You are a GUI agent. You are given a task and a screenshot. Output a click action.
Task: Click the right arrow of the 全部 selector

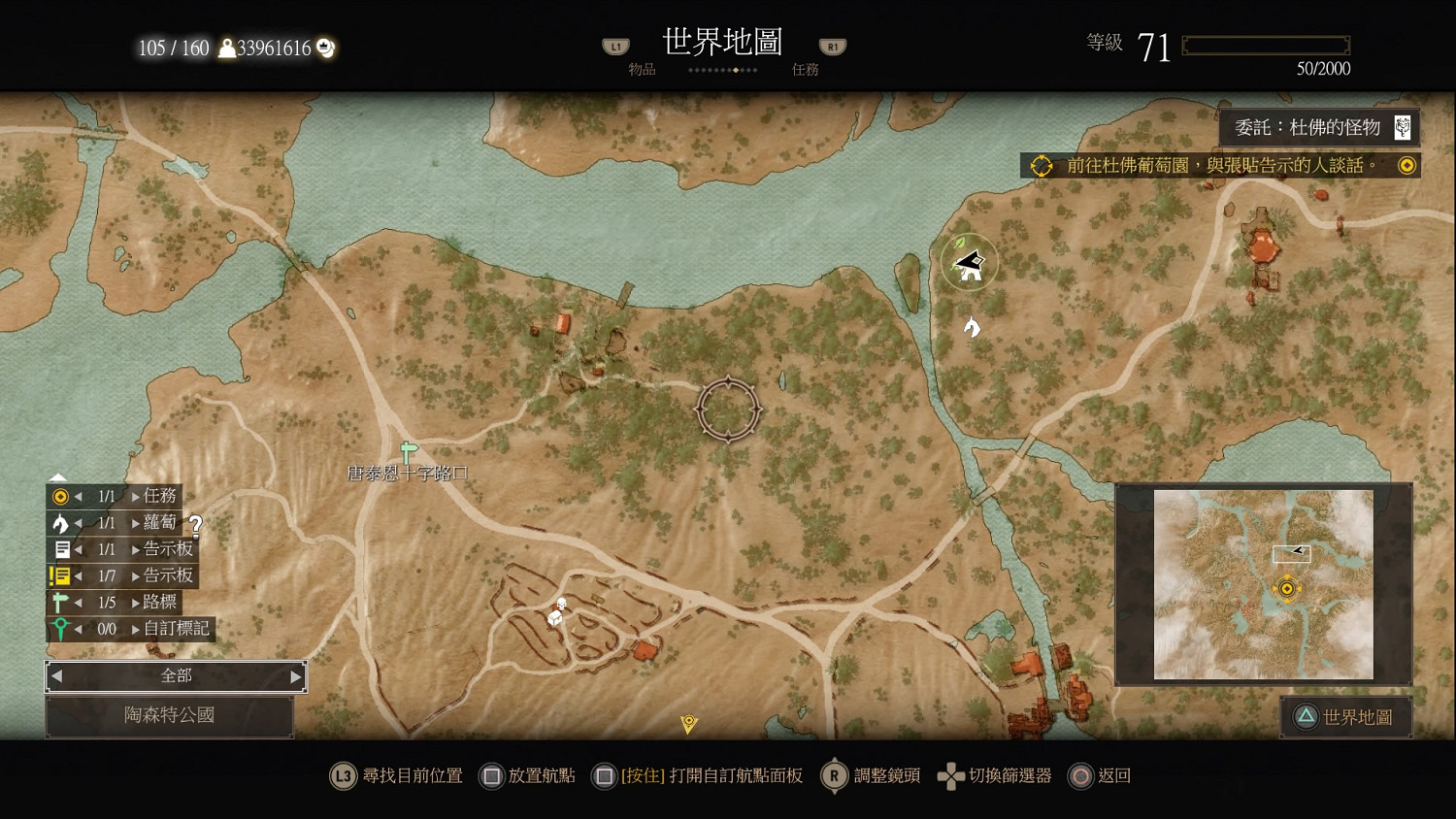296,676
